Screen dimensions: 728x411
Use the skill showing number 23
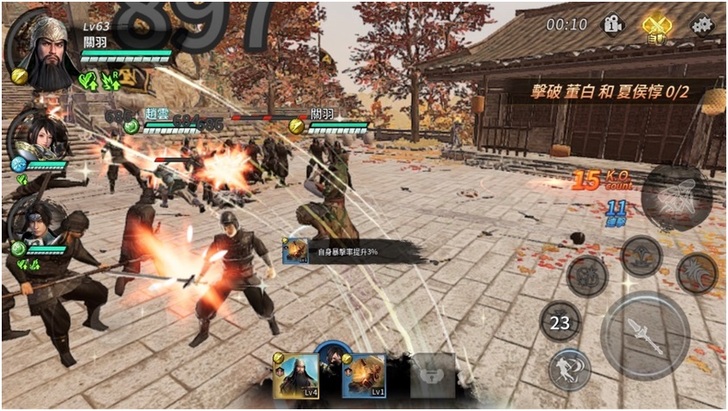(x=561, y=322)
